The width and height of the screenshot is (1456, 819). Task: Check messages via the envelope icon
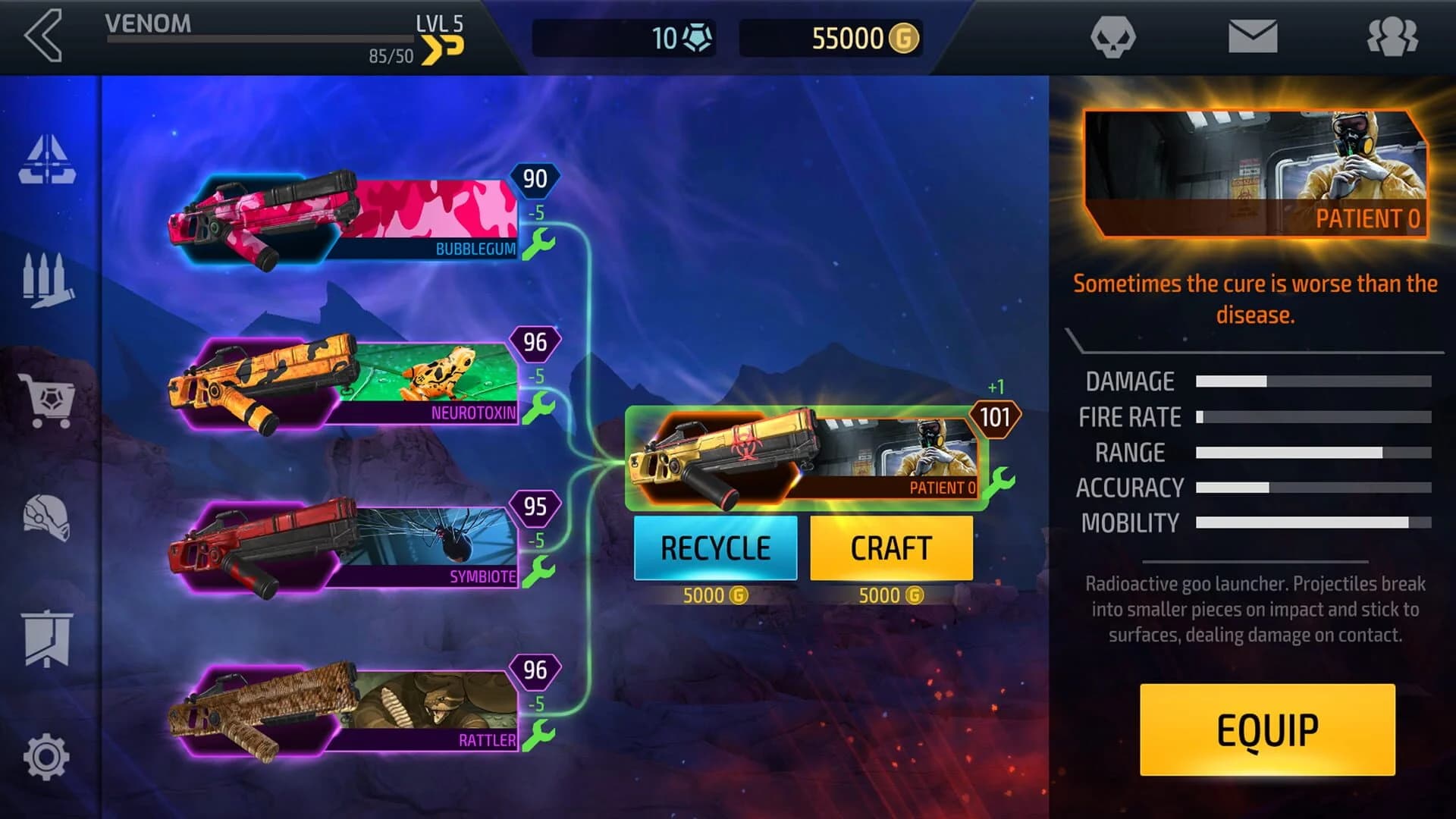1253,36
